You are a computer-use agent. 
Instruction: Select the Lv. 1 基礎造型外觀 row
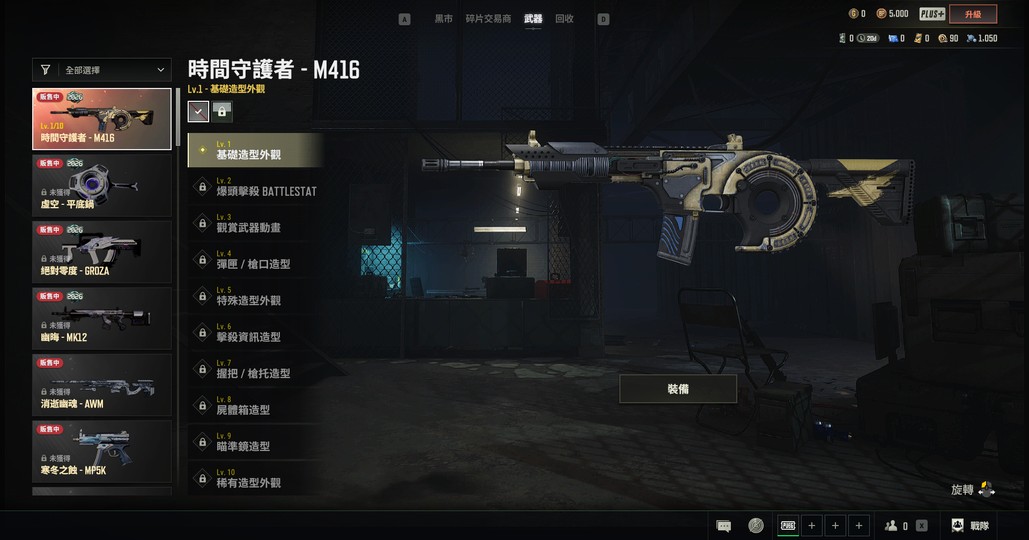tap(255, 151)
